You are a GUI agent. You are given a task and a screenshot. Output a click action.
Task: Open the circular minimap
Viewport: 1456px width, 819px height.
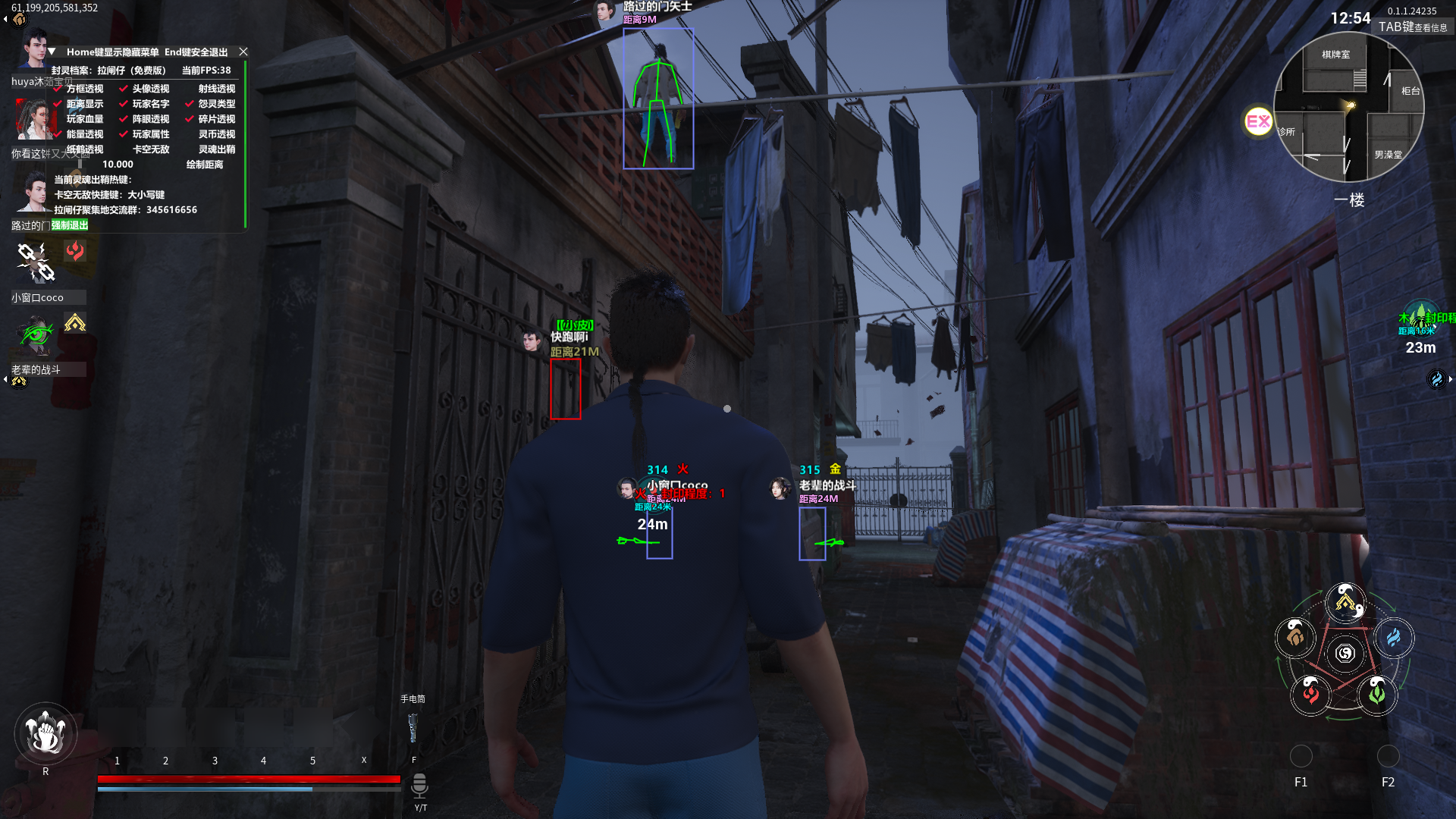click(1348, 107)
